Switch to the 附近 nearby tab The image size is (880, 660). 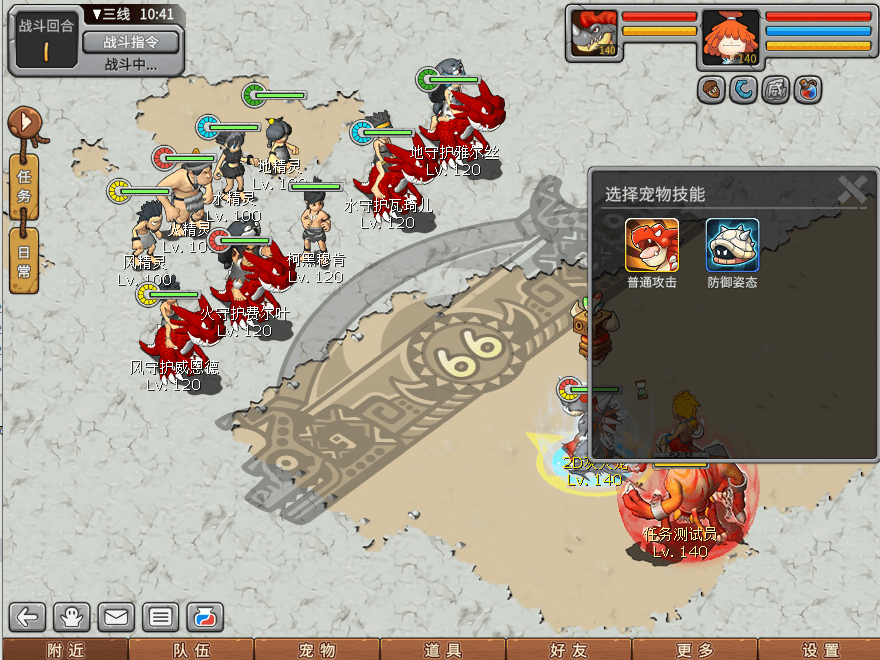pyautogui.click(x=65, y=650)
